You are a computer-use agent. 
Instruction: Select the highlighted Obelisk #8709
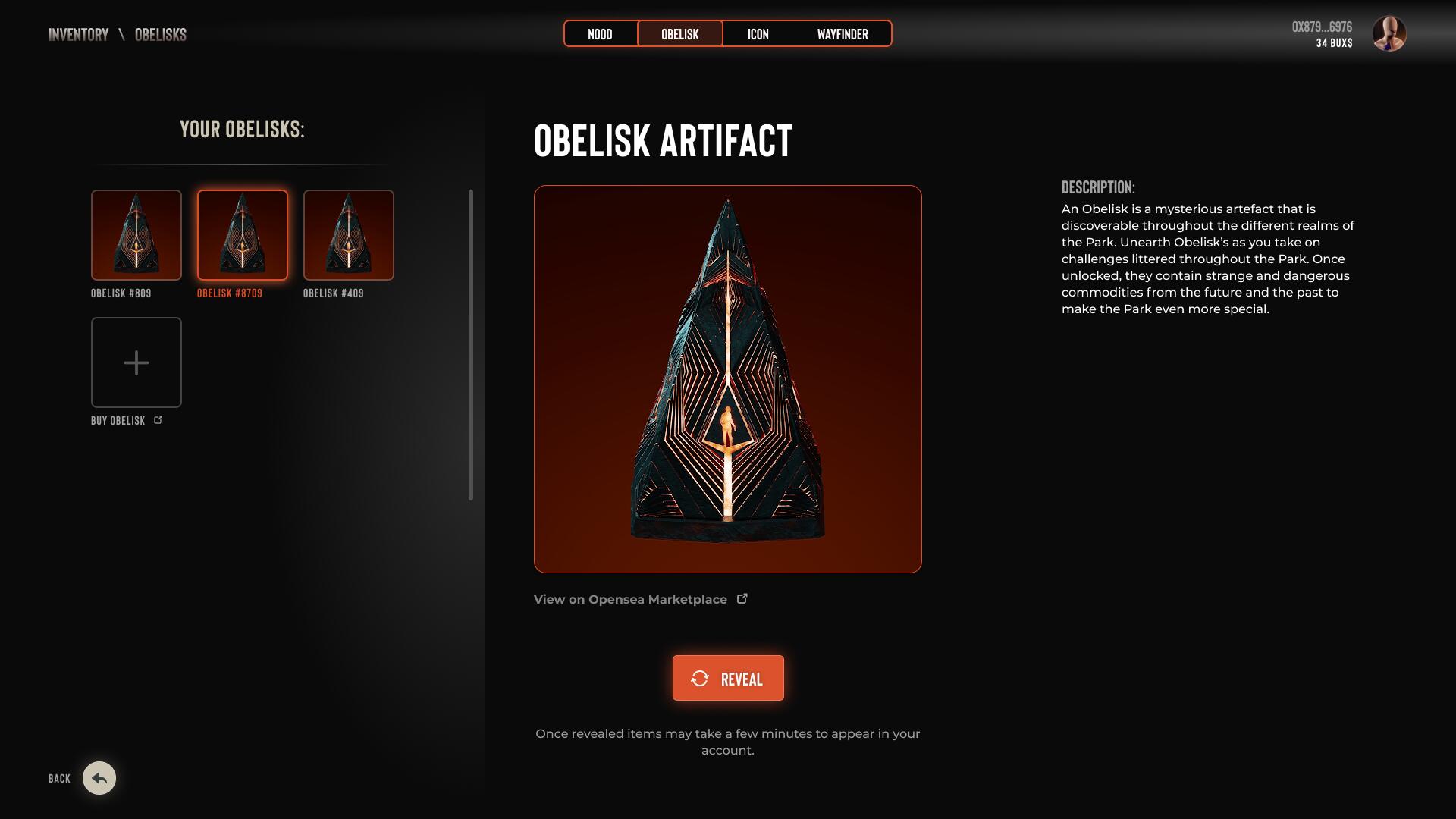(243, 235)
